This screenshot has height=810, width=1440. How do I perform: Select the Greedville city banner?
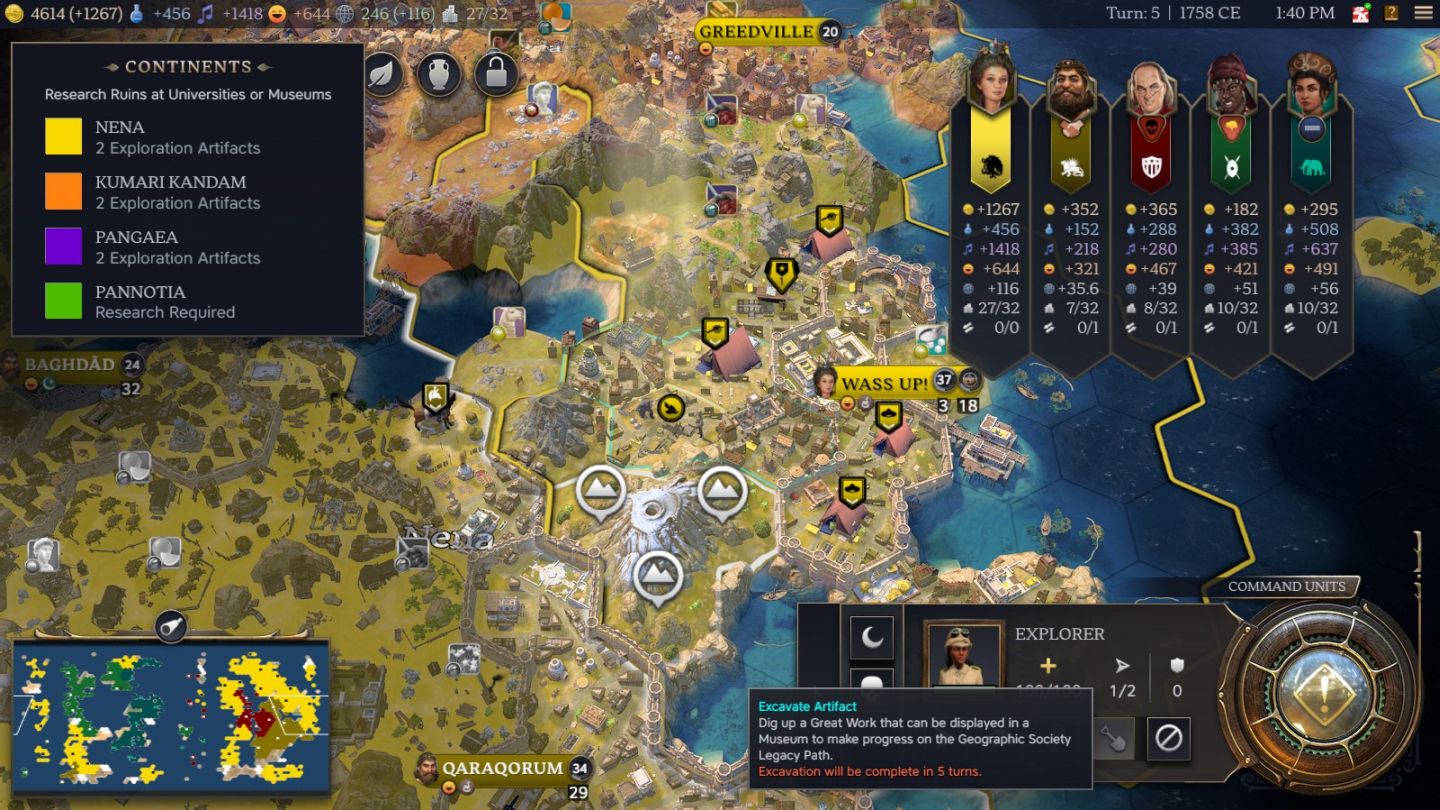[x=757, y=32]
